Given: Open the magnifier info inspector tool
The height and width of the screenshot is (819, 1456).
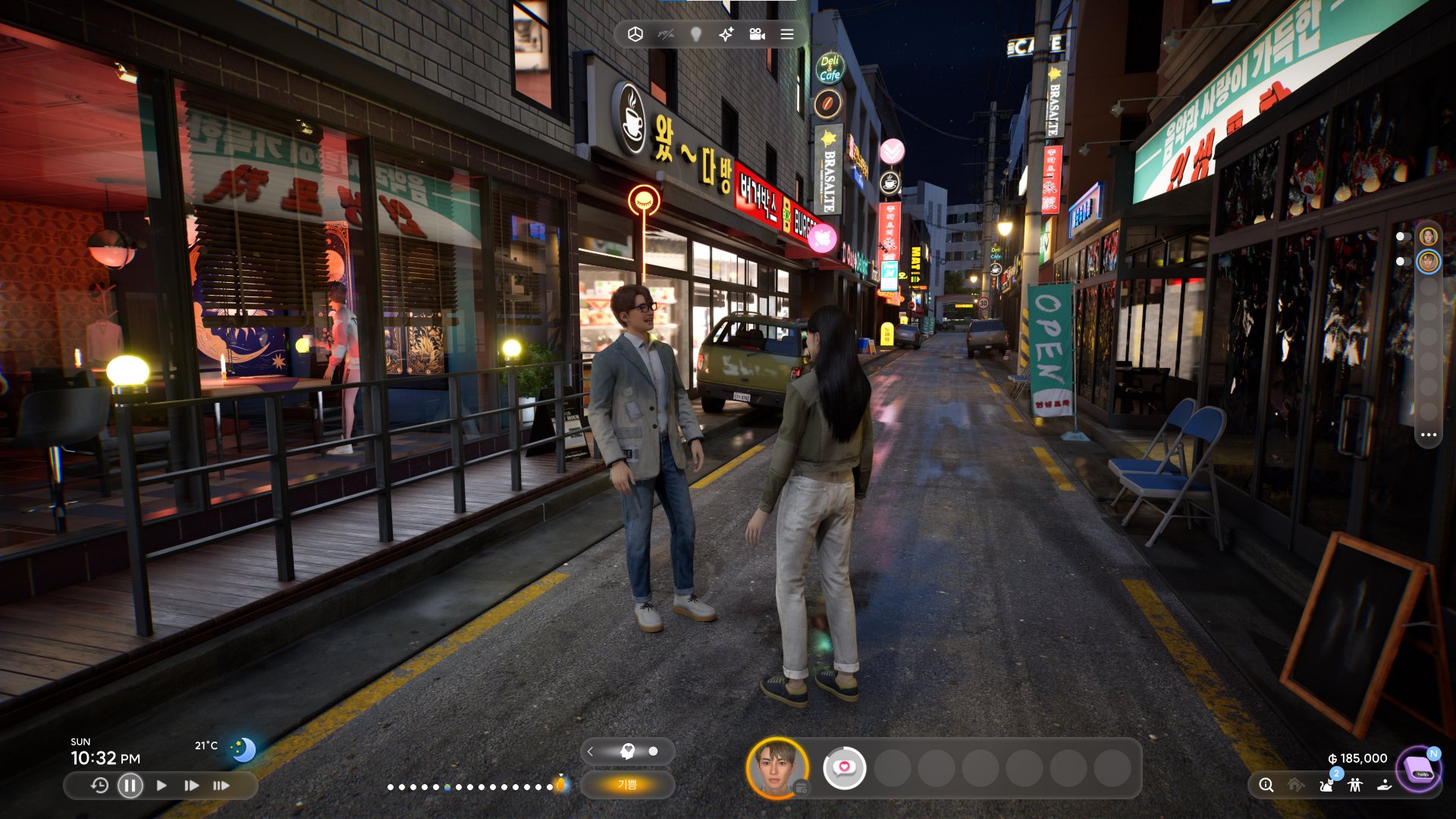Looking at the screenshot, I should 1266,786.
